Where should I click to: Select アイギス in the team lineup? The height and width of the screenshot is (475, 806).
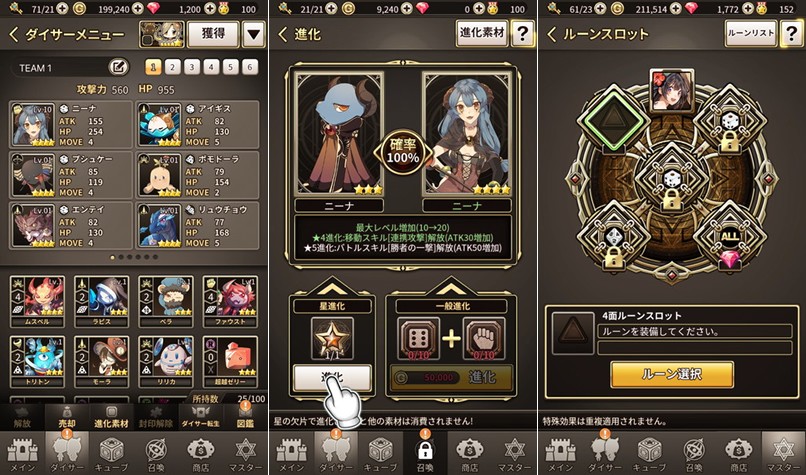199,126
